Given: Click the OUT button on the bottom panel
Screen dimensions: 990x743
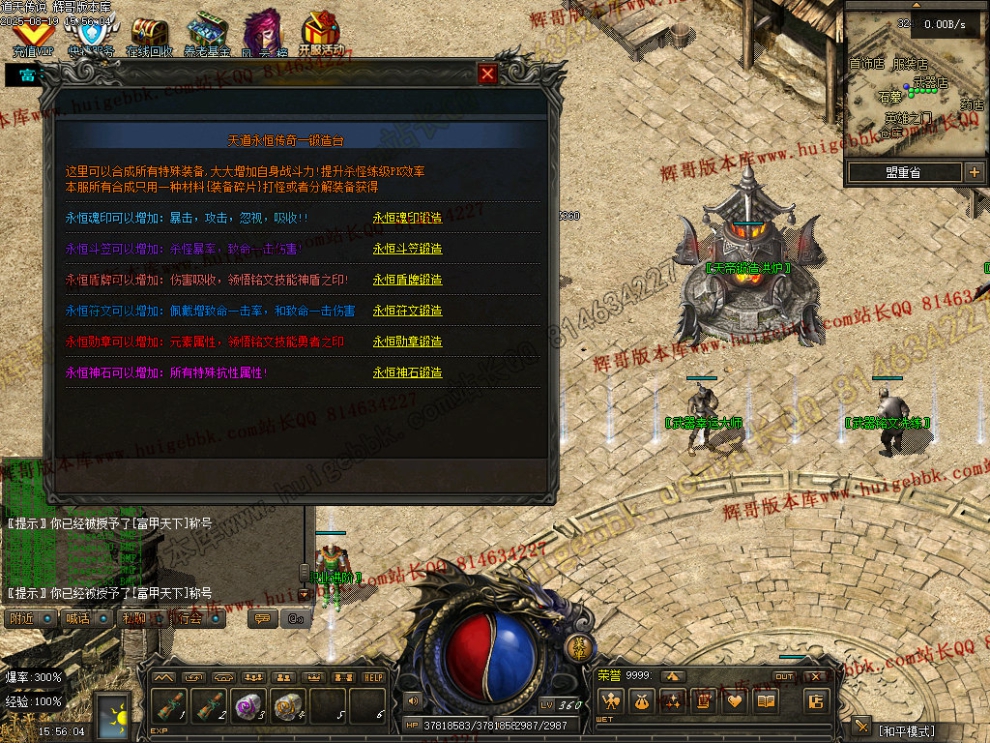Looking at the screenshot, I should [x=784, y=677].
